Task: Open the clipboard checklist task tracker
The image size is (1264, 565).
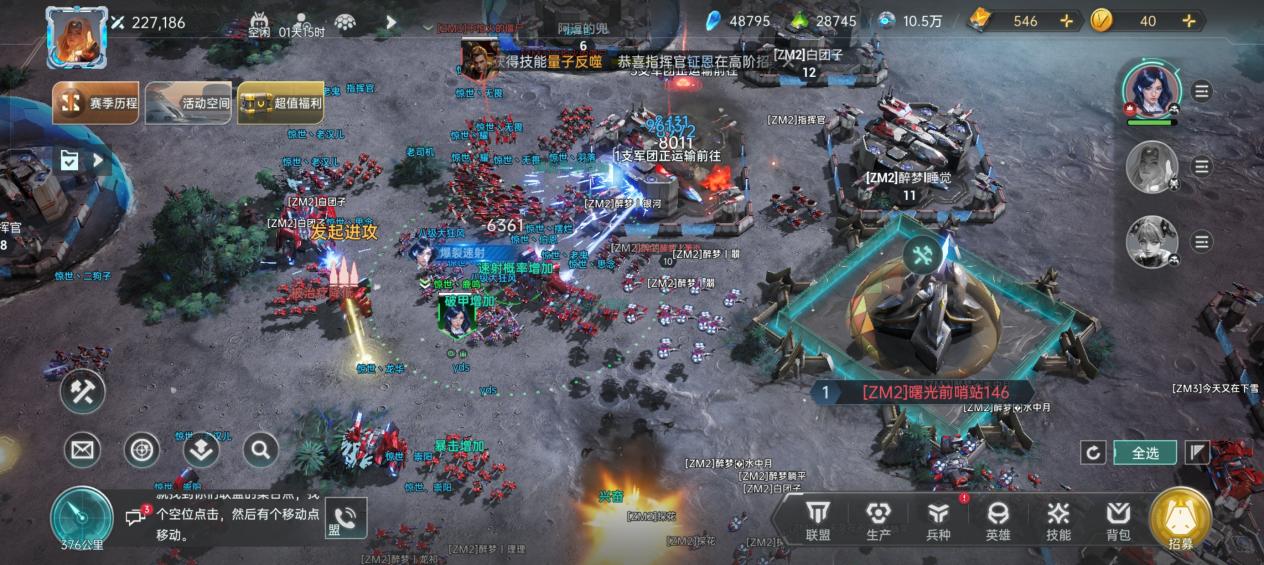Action: pos(69,160)
